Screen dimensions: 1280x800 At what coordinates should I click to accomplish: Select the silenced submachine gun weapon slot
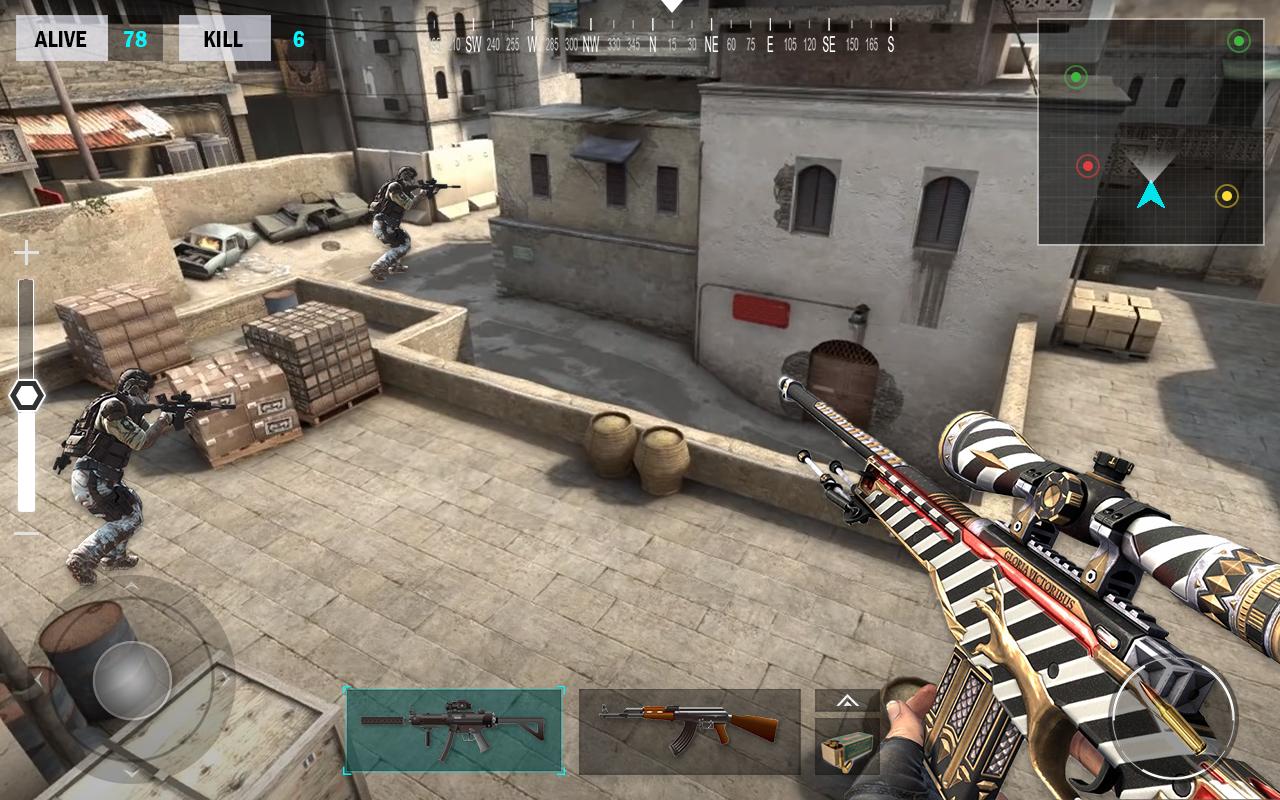(454, 730)
